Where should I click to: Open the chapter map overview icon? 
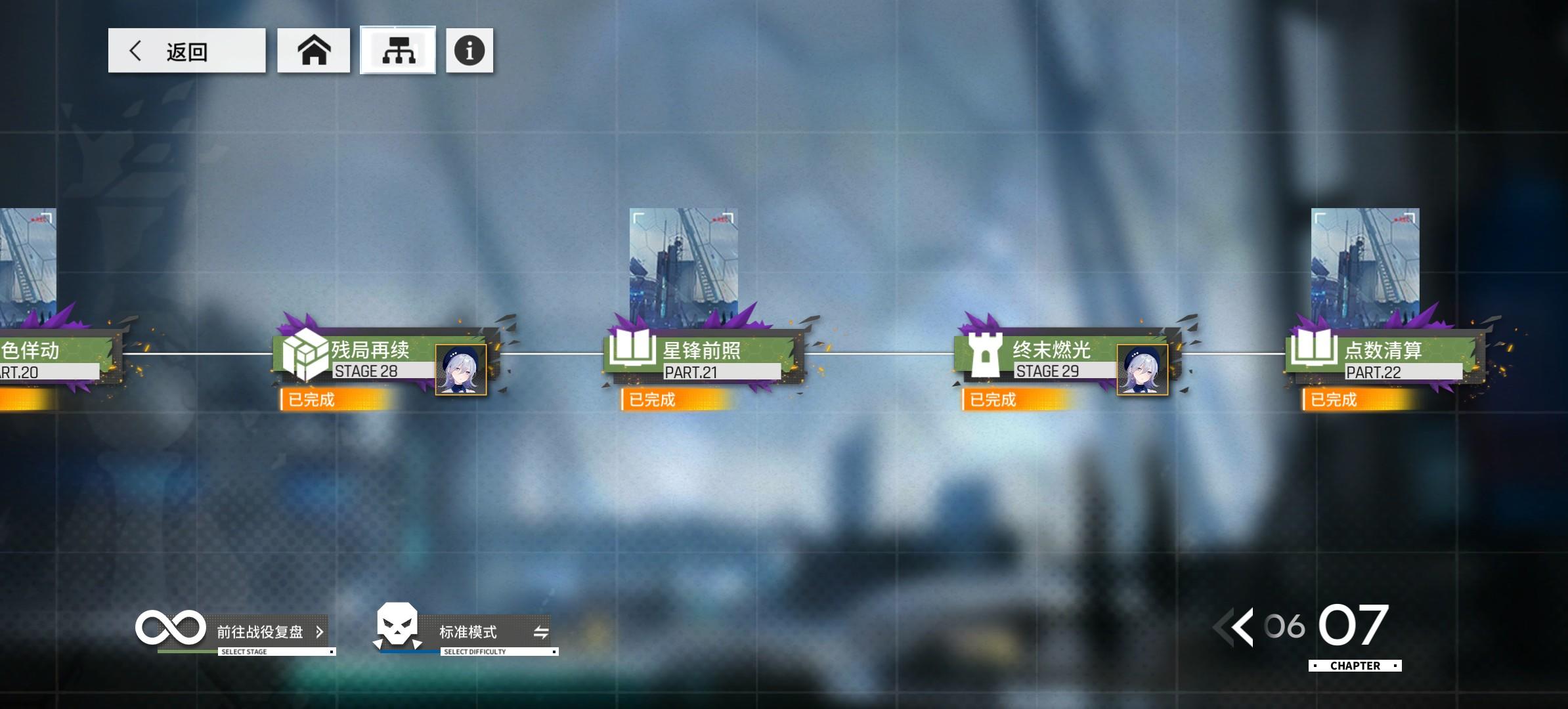(399, 51)
